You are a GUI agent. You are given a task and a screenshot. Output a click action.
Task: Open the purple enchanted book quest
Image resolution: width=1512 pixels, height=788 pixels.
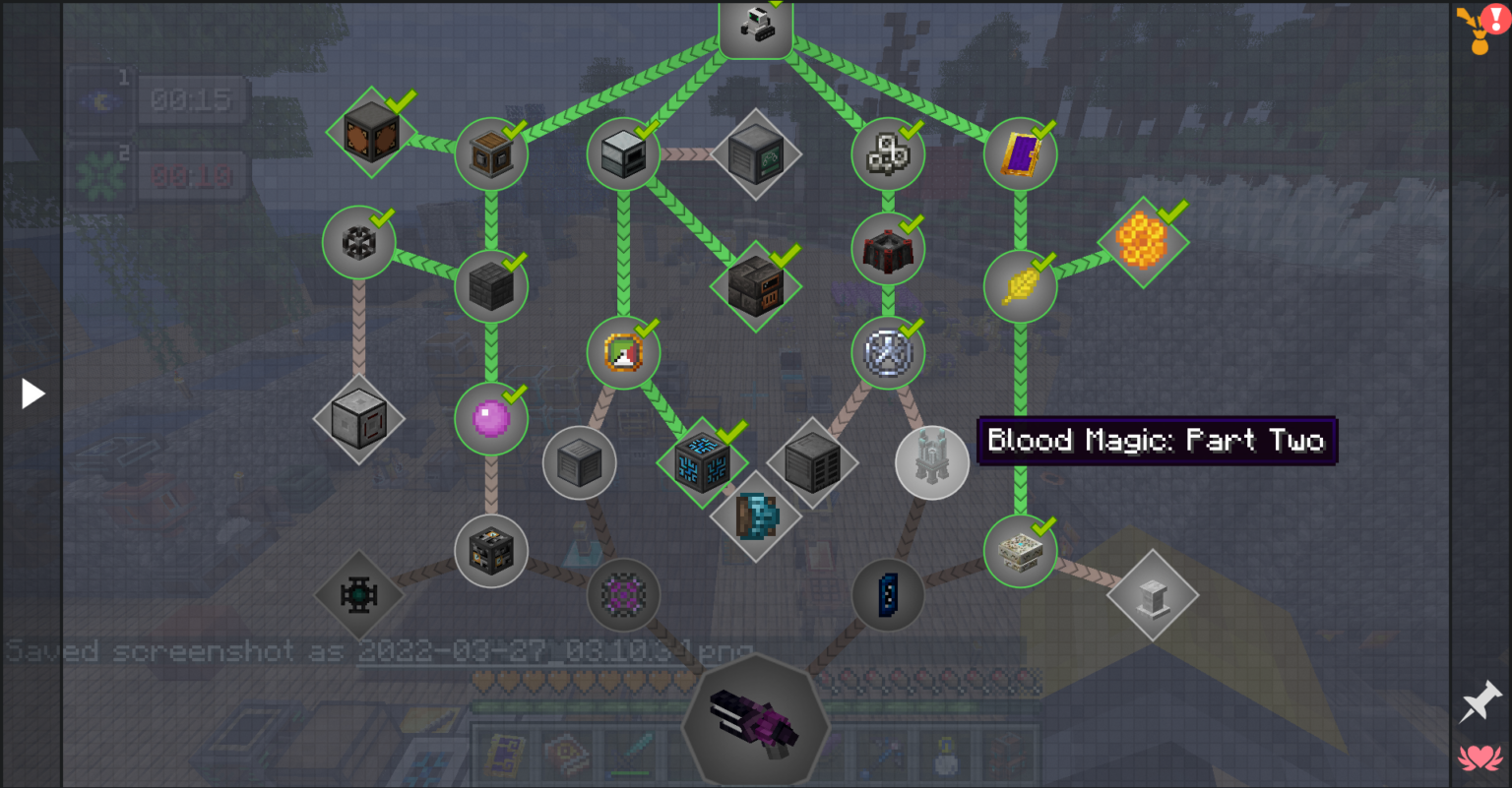coord(1020,152)
